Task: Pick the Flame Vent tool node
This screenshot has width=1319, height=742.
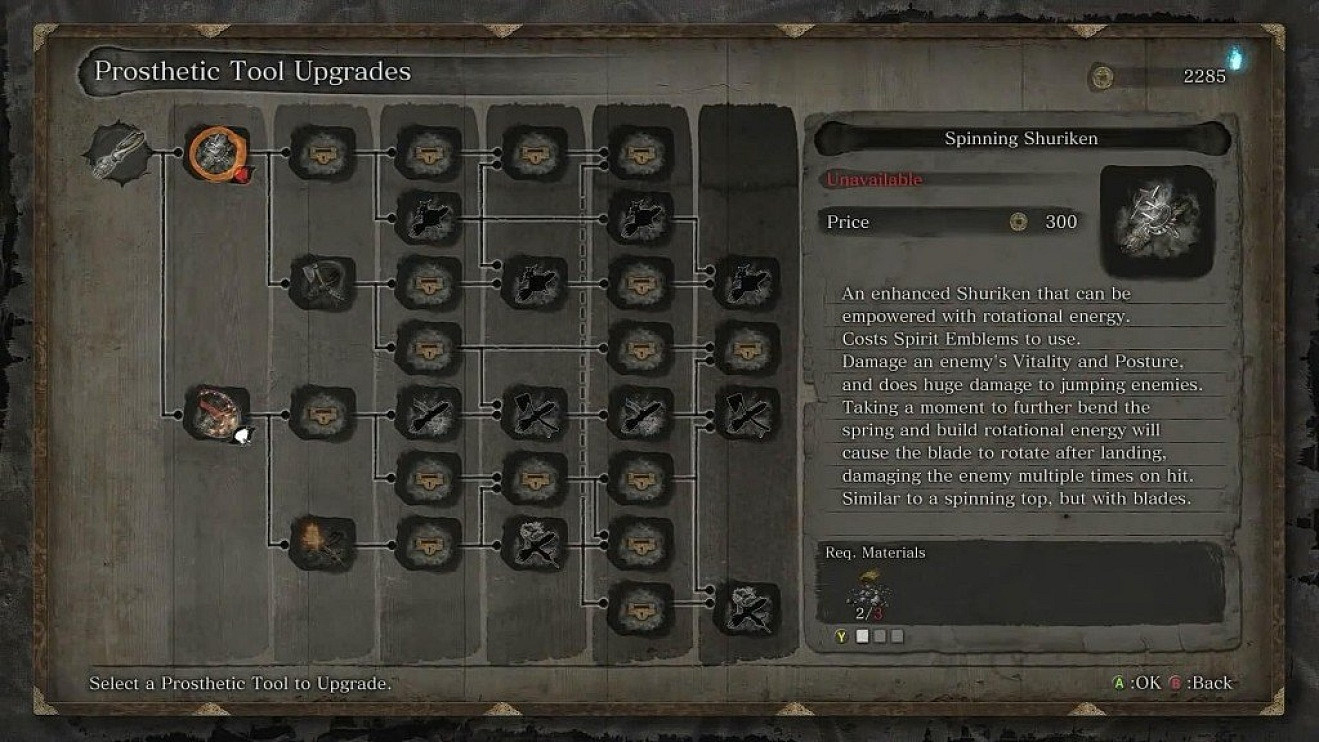Action: click(x=322, y=543)
